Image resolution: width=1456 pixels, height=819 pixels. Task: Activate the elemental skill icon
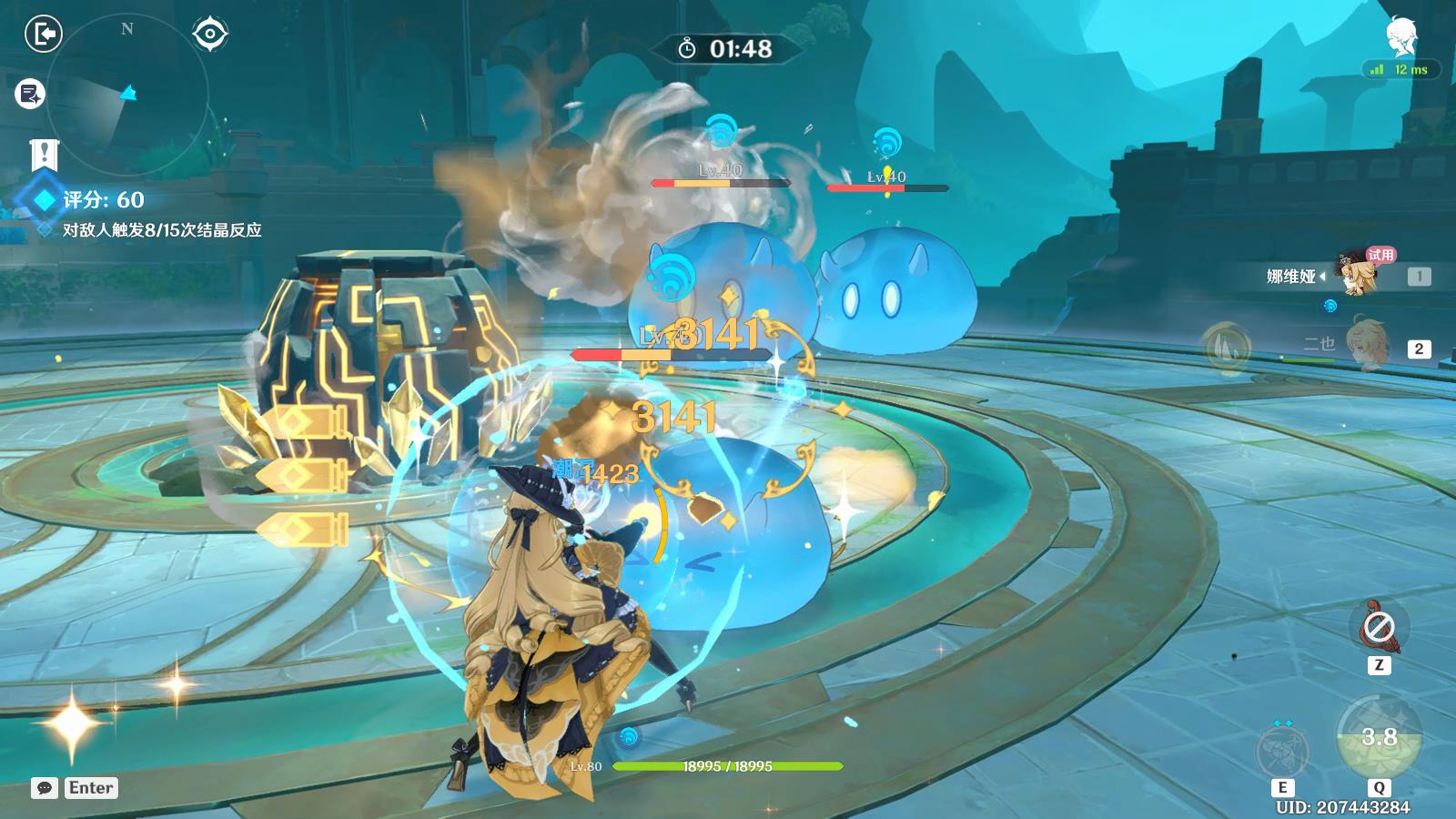(1282, 751)
